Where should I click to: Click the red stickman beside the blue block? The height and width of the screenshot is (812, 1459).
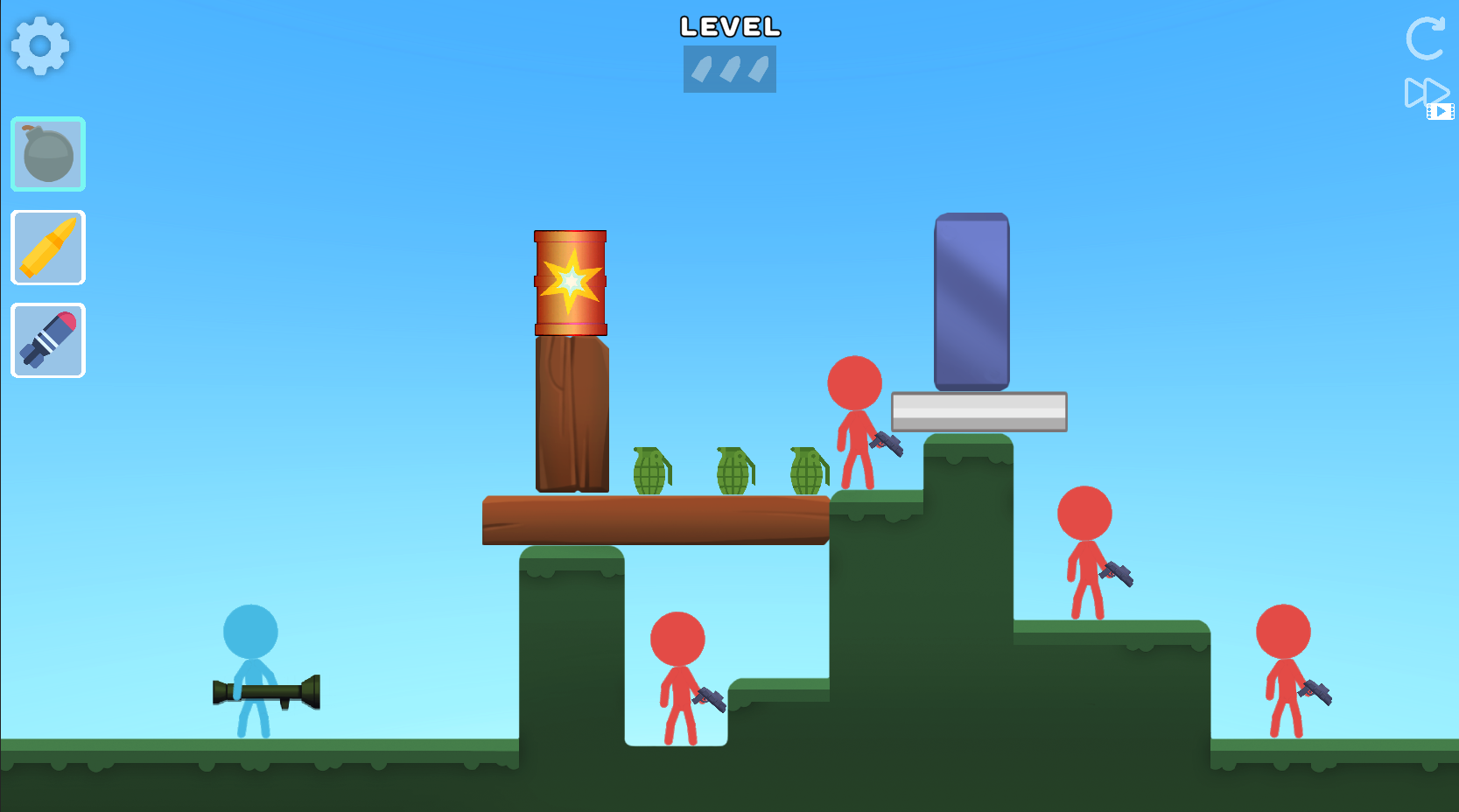click(x=853, y=420)
